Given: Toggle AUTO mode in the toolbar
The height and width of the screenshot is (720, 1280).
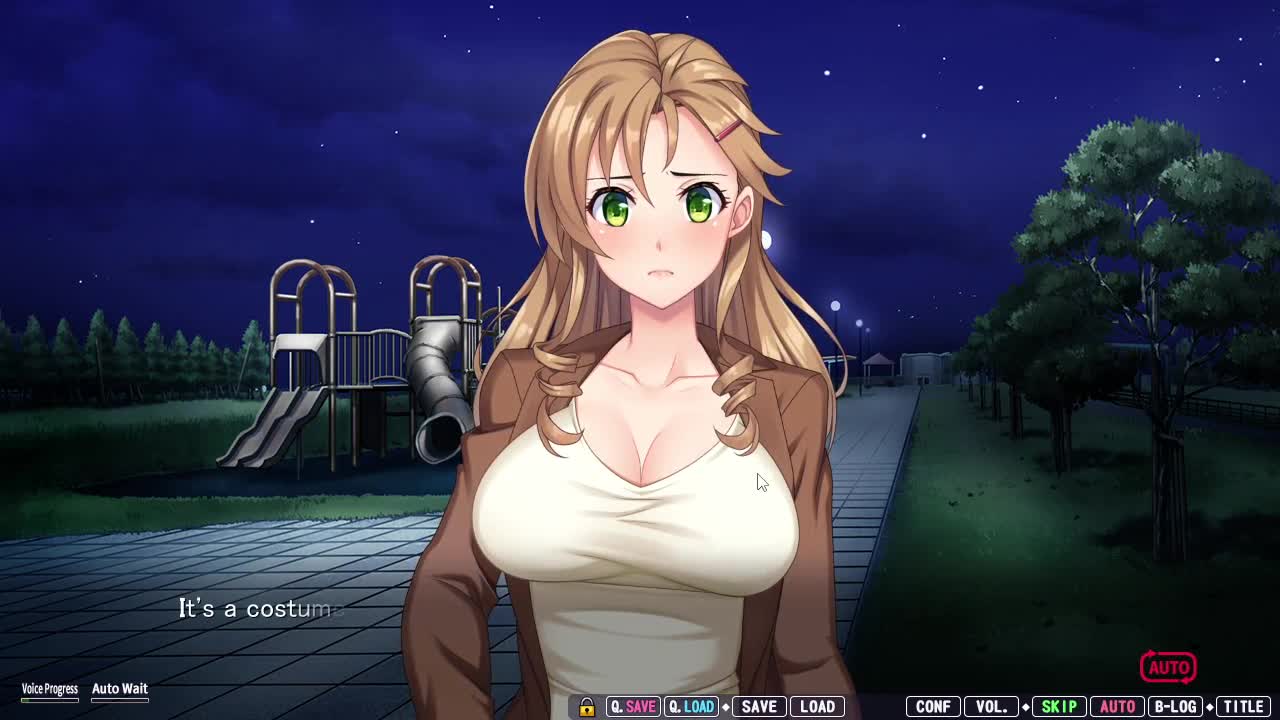Looking at the screenshot, I should tap(1117, 707).
